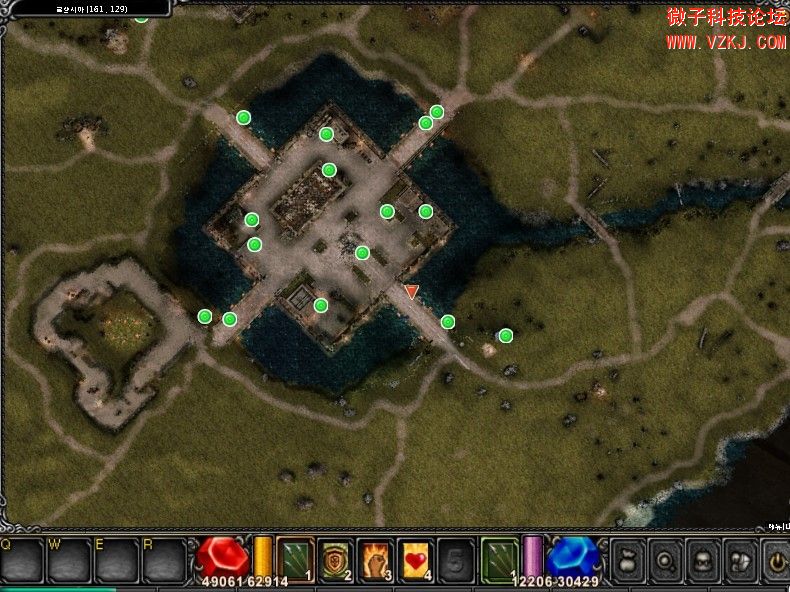Click the magnifier search icon
Image resolution: width=790 pixels, height=592 pixels.
(x=665, y=558)
